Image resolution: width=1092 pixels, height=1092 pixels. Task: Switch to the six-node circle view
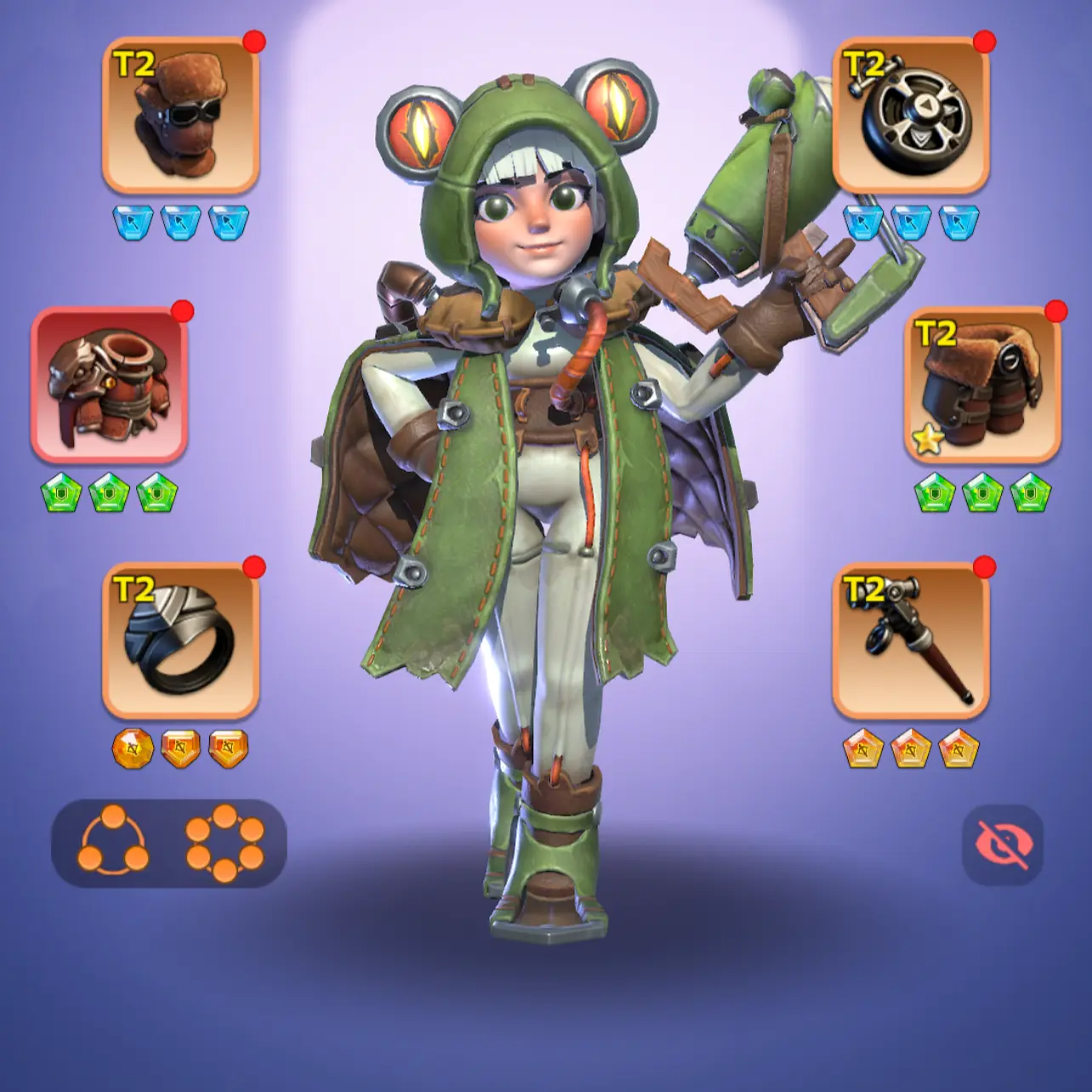(x=225, y=843)
